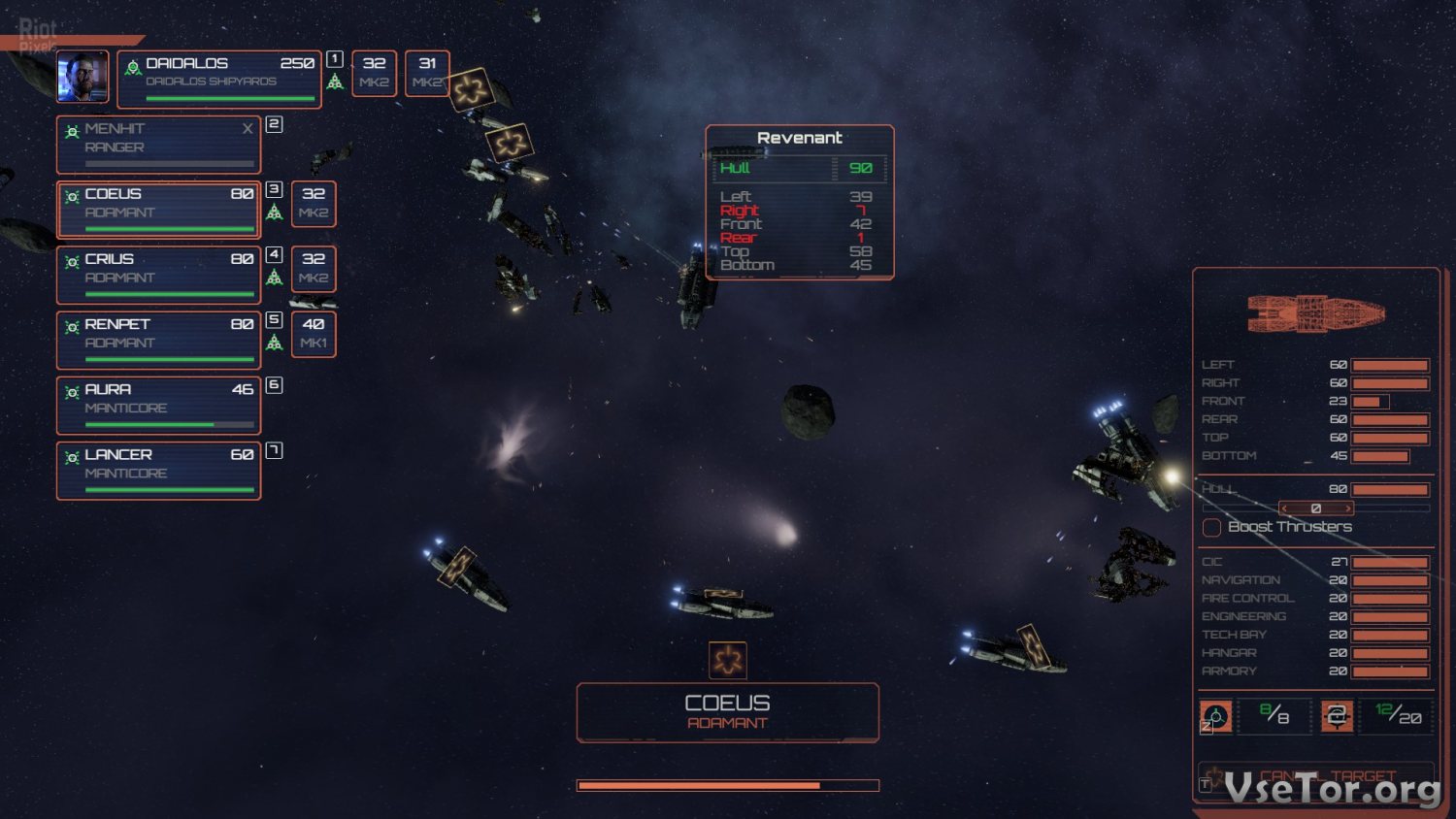Decrease the thruster elevation stepper
The height and width of the screenshot is (819, 1456).
coord(1284,508)
